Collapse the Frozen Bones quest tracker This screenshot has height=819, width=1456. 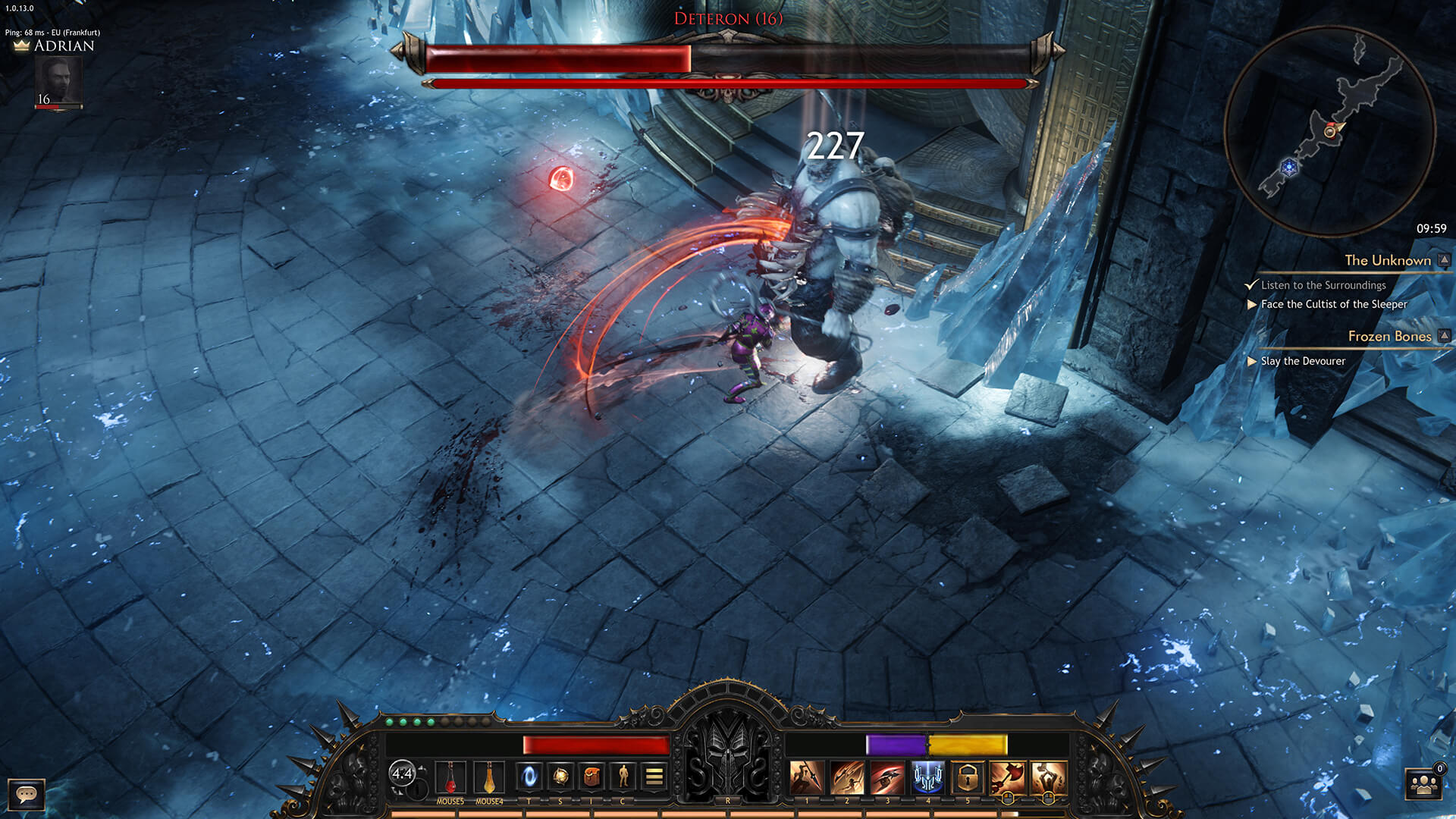click(x=1445, y=336)
